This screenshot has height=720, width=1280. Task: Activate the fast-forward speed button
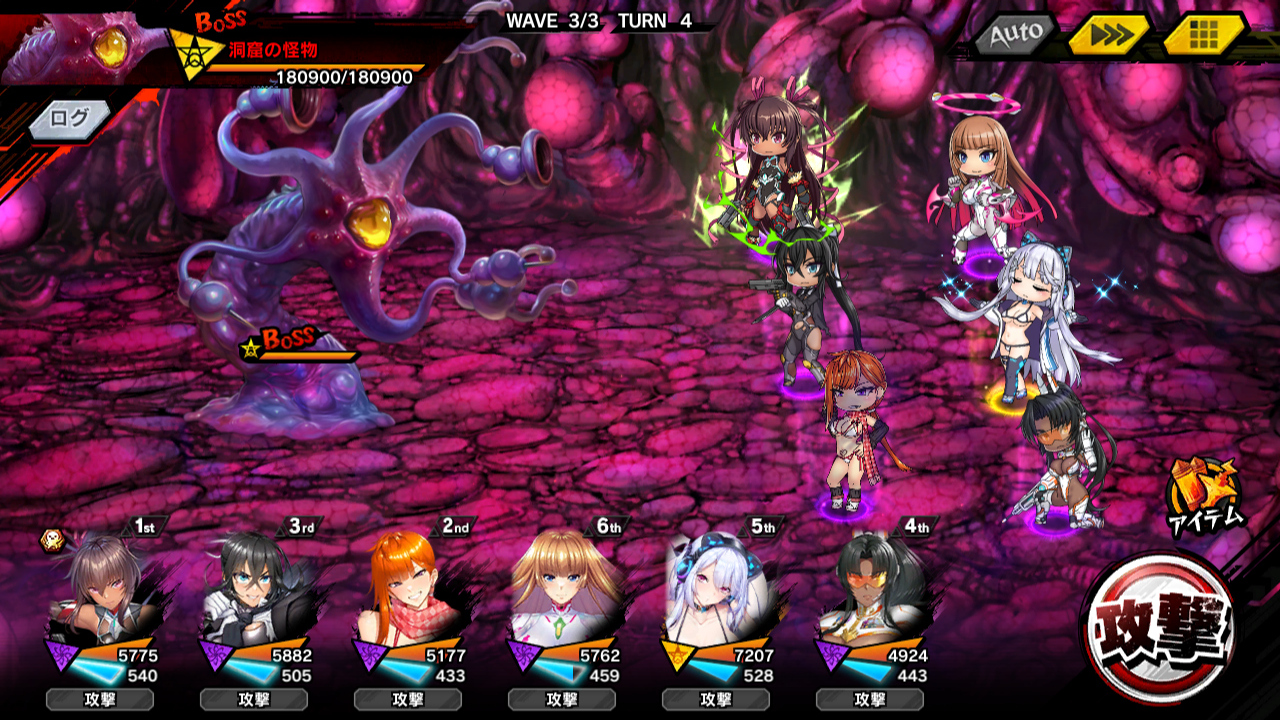(x=1108, y=35)
